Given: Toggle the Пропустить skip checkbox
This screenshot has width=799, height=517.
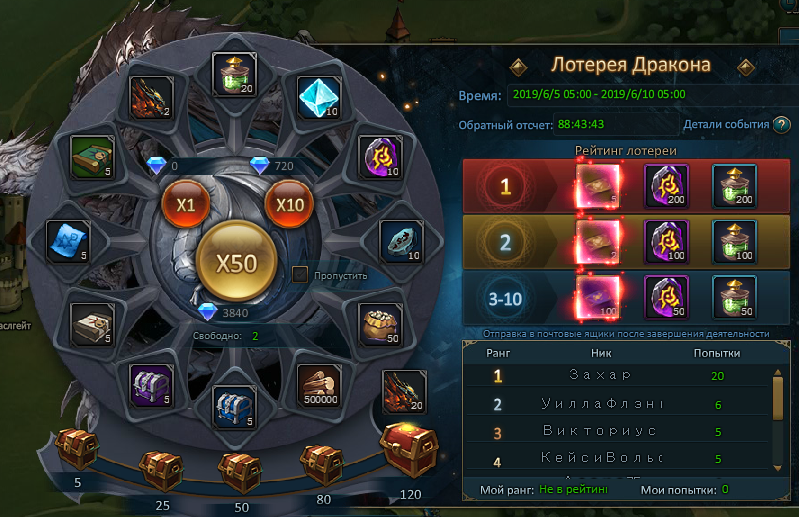Looking at the screenshot, I should coord(299,274).
